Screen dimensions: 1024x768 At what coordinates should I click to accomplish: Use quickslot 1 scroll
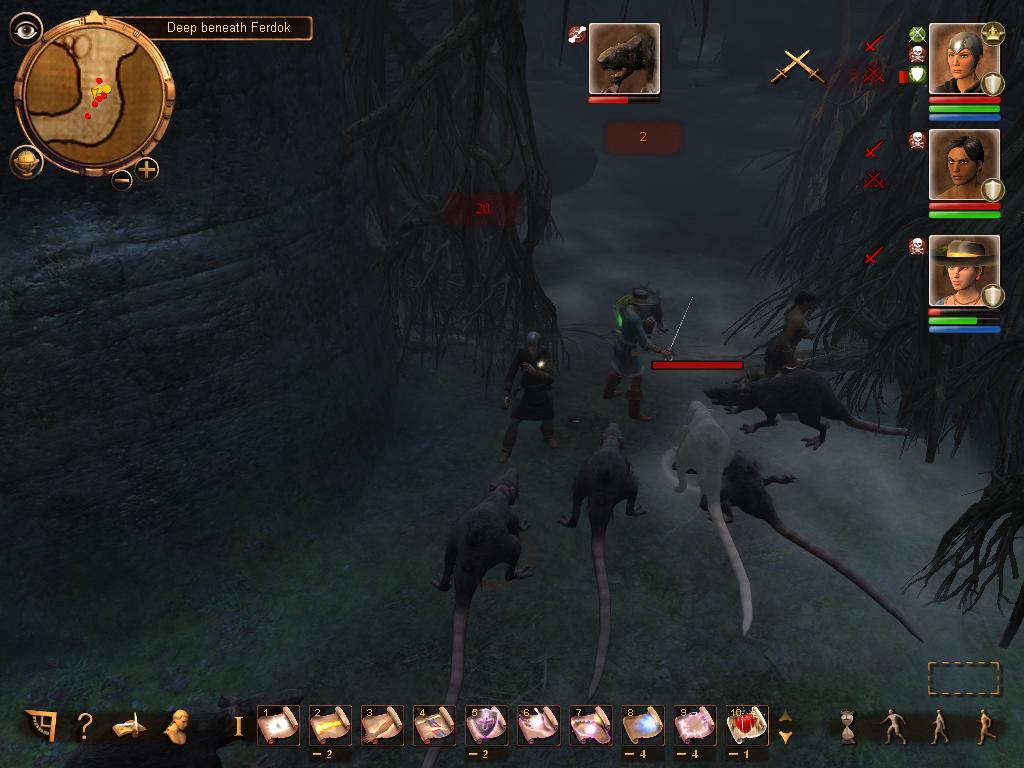point(278,725)
